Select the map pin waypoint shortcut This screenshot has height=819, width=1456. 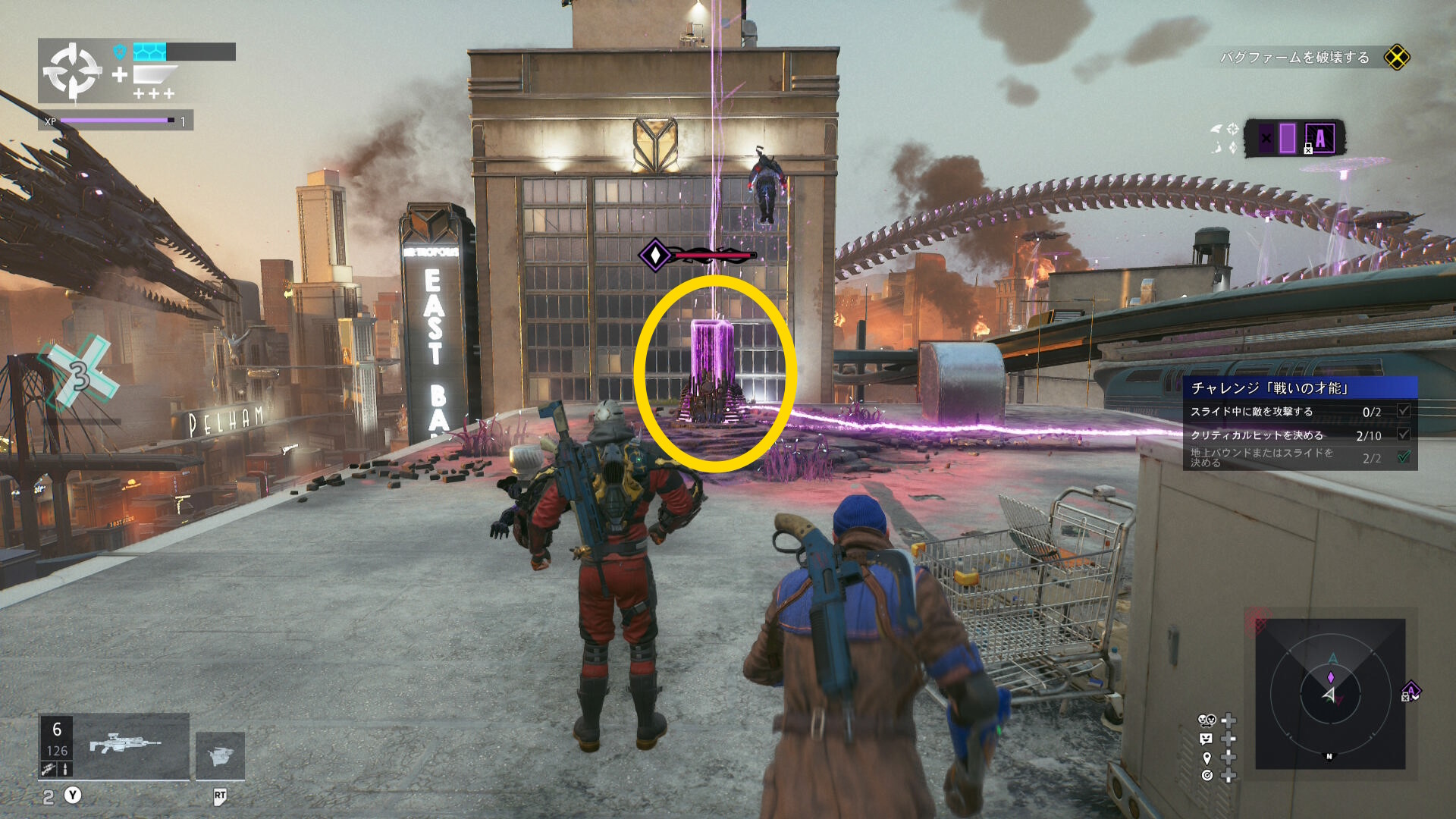point(1207,758)
